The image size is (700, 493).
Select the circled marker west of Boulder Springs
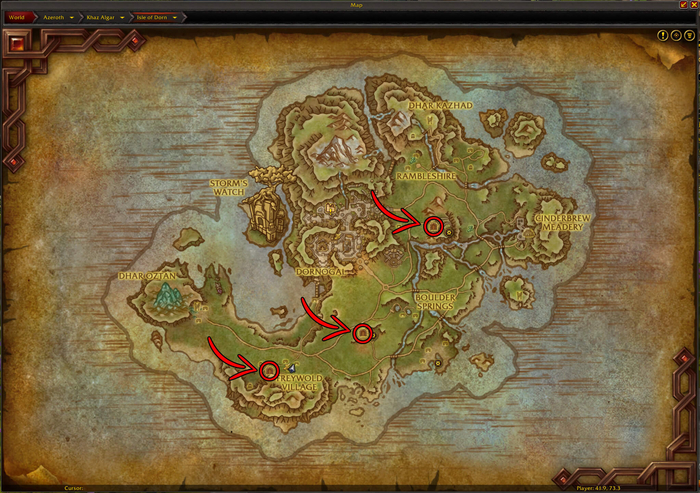[362, 332]
